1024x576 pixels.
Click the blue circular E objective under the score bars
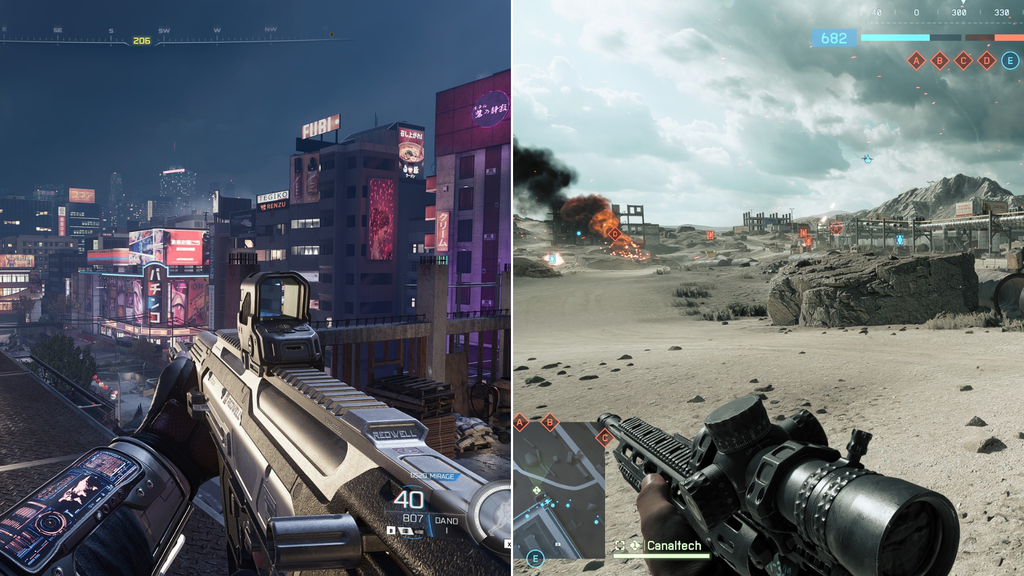click(1011, 60)
